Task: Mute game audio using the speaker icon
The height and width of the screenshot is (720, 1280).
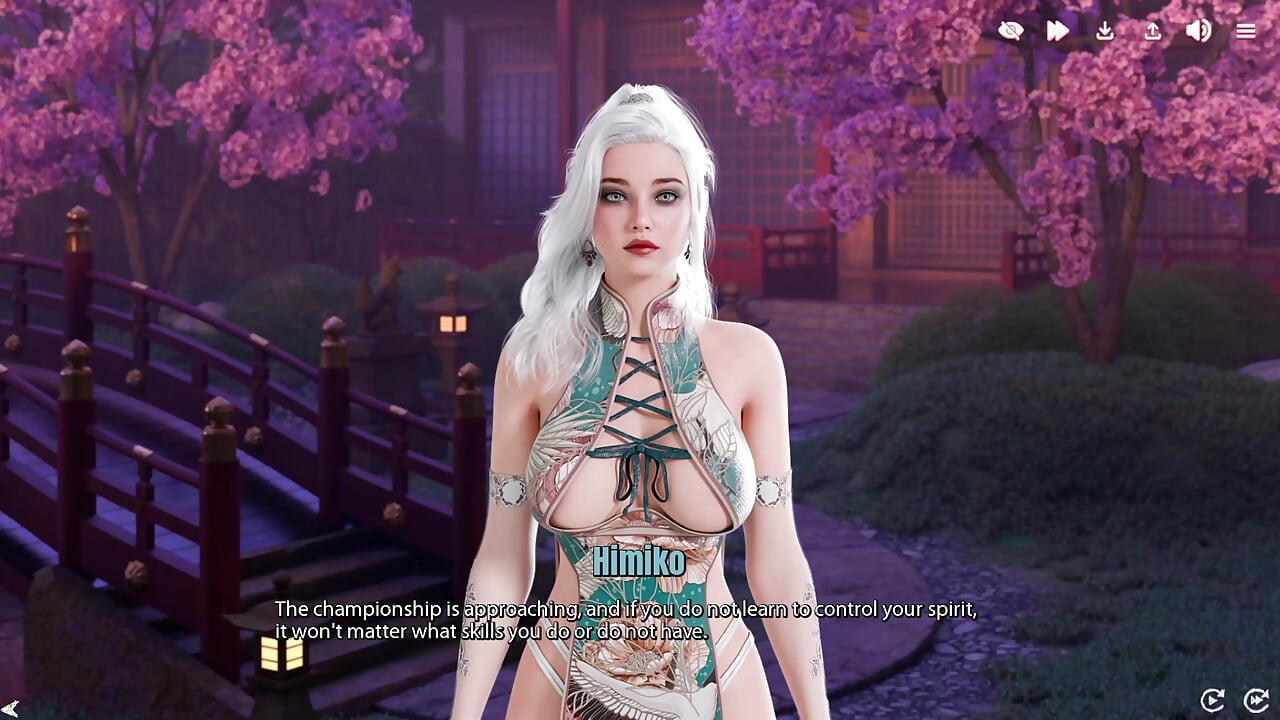Action: (x=1197, y=31)
